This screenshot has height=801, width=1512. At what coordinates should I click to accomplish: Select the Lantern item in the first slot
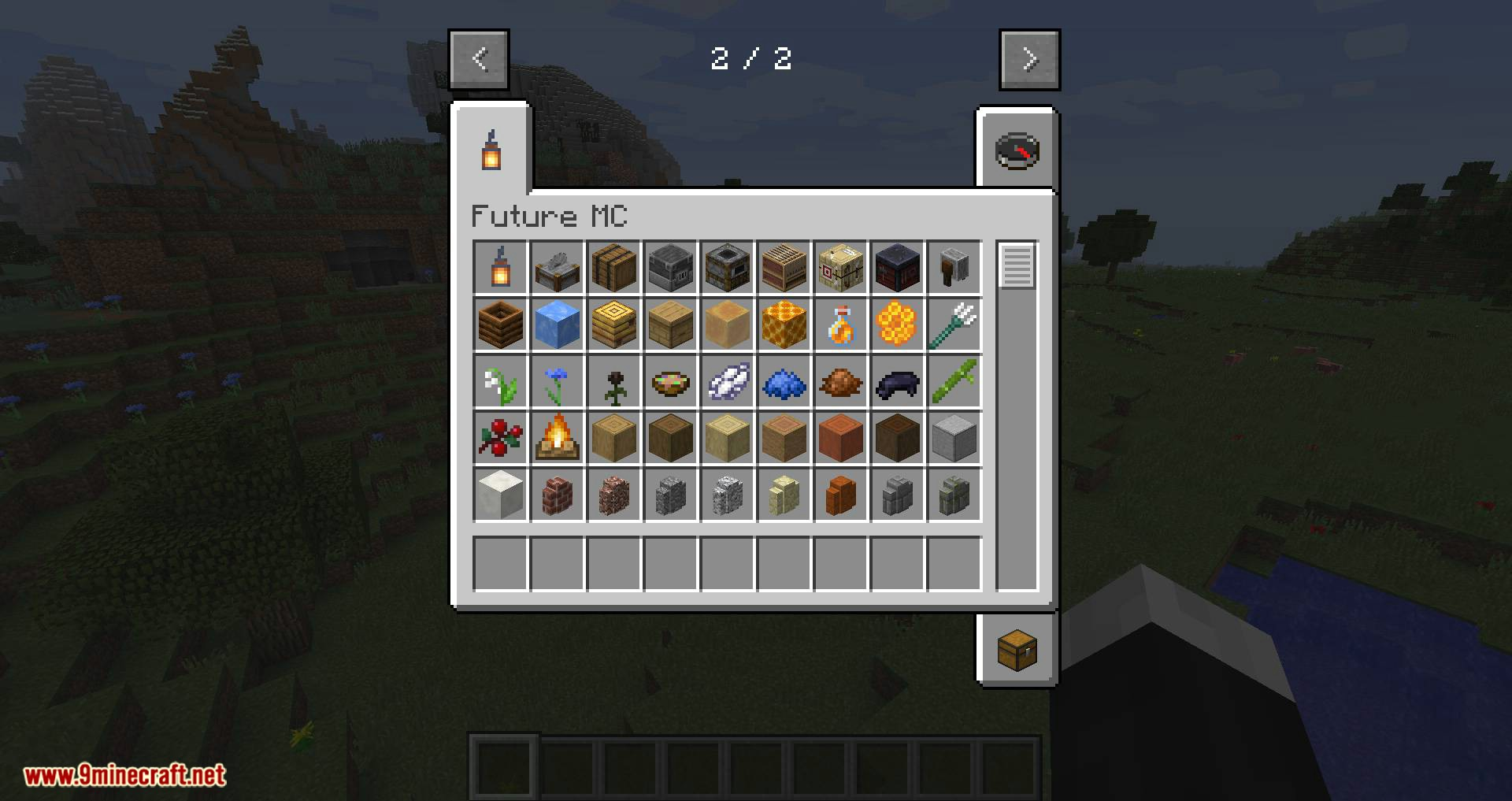point(501,268)
